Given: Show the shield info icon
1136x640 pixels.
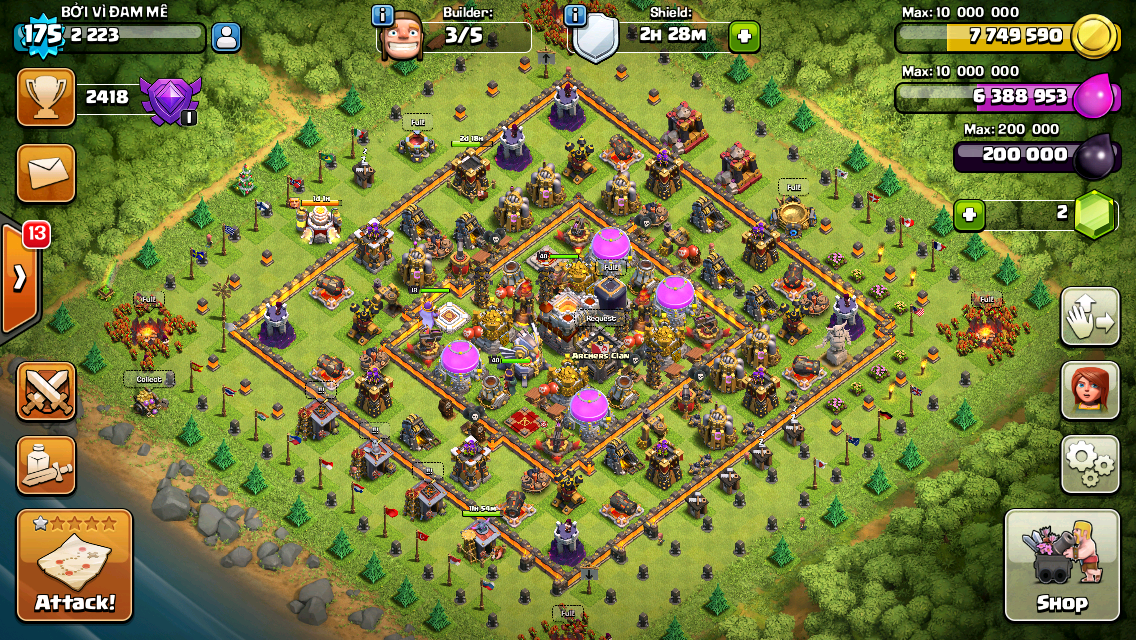Looking at the screenshot, I should pos(575,16).
